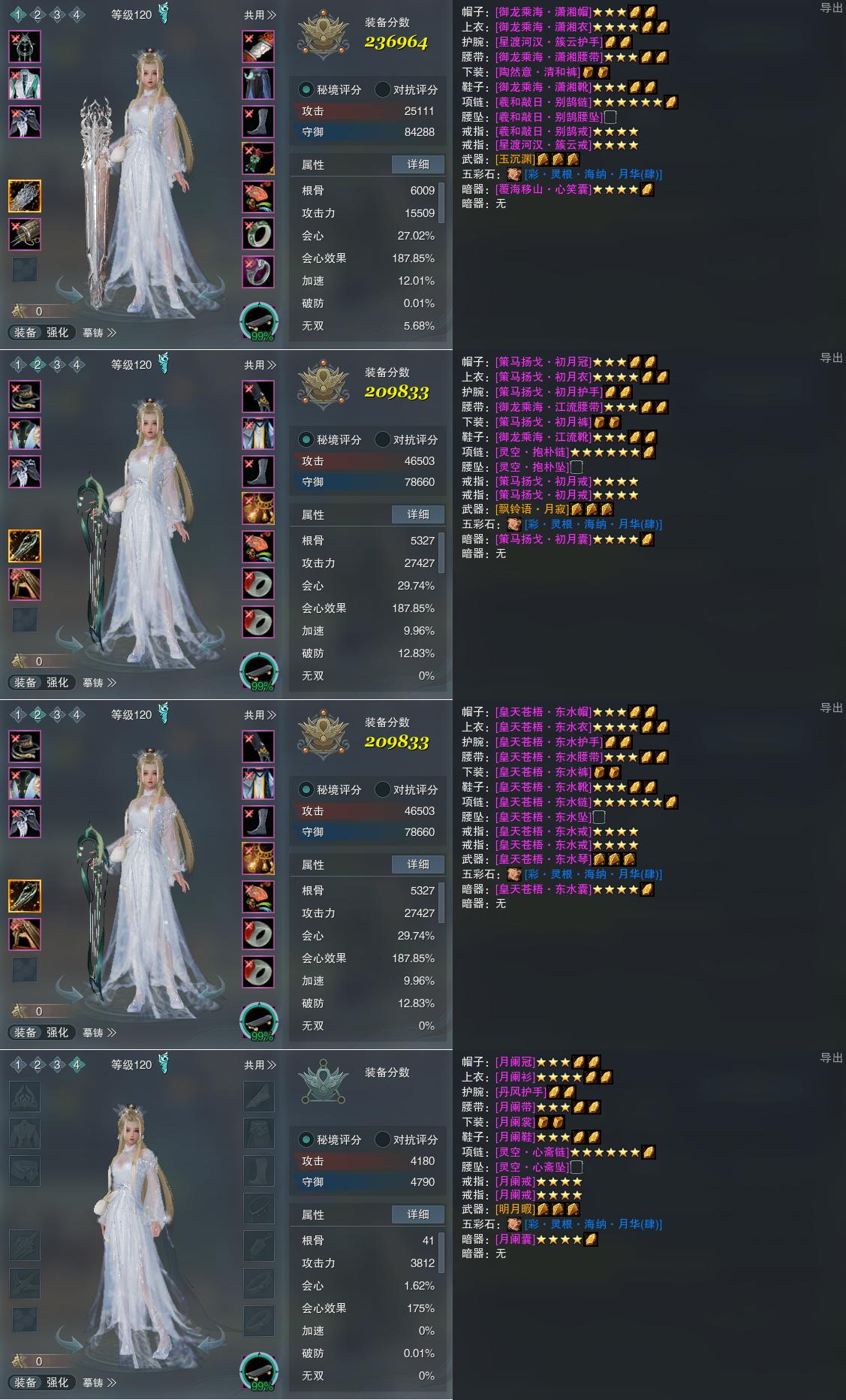Open the [玉沉渊] weapon link
The height and width of the screenshot is (1400, 846).
[x=515, y=159]
